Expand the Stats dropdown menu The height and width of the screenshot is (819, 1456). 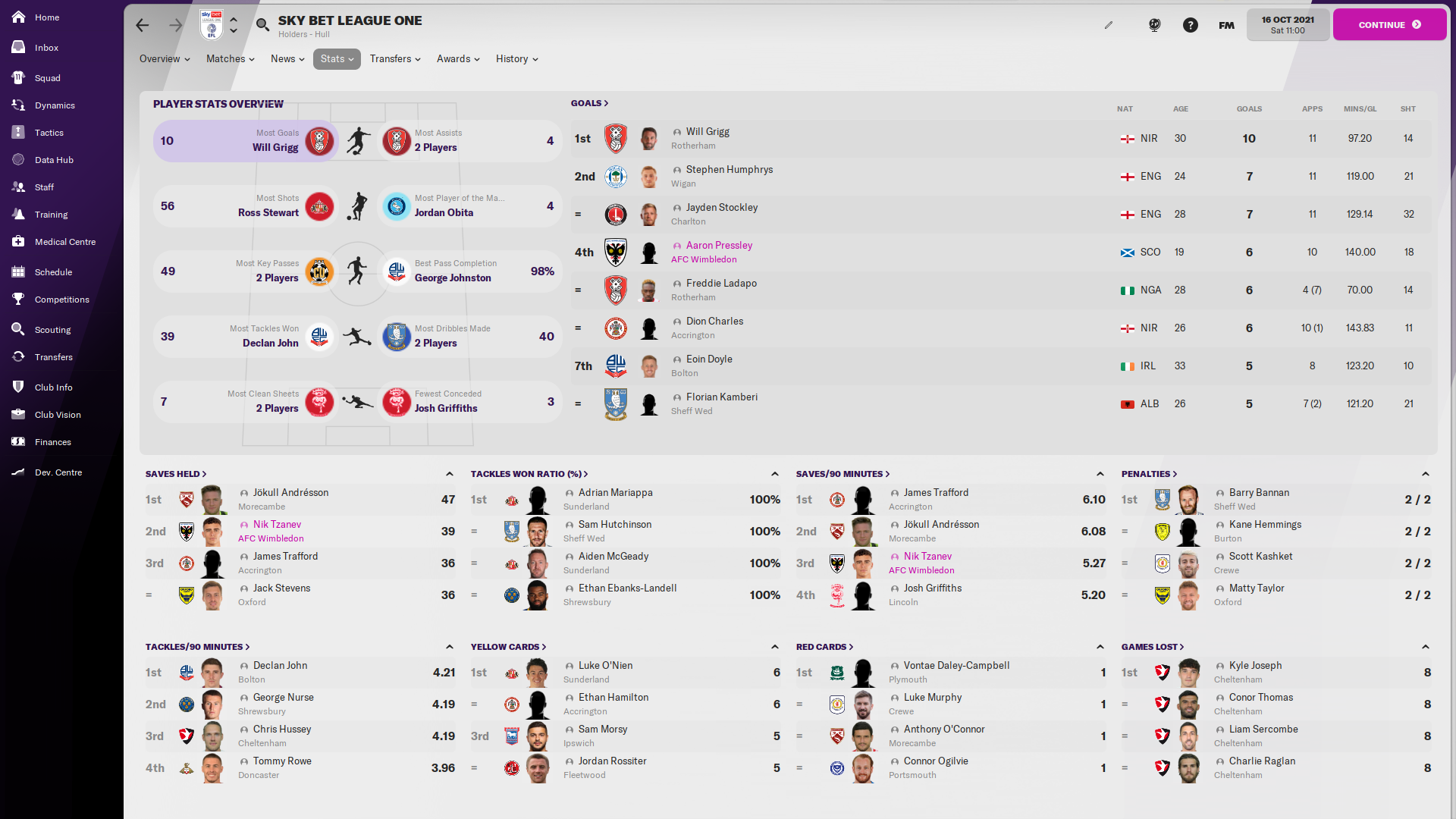point(336,58)
